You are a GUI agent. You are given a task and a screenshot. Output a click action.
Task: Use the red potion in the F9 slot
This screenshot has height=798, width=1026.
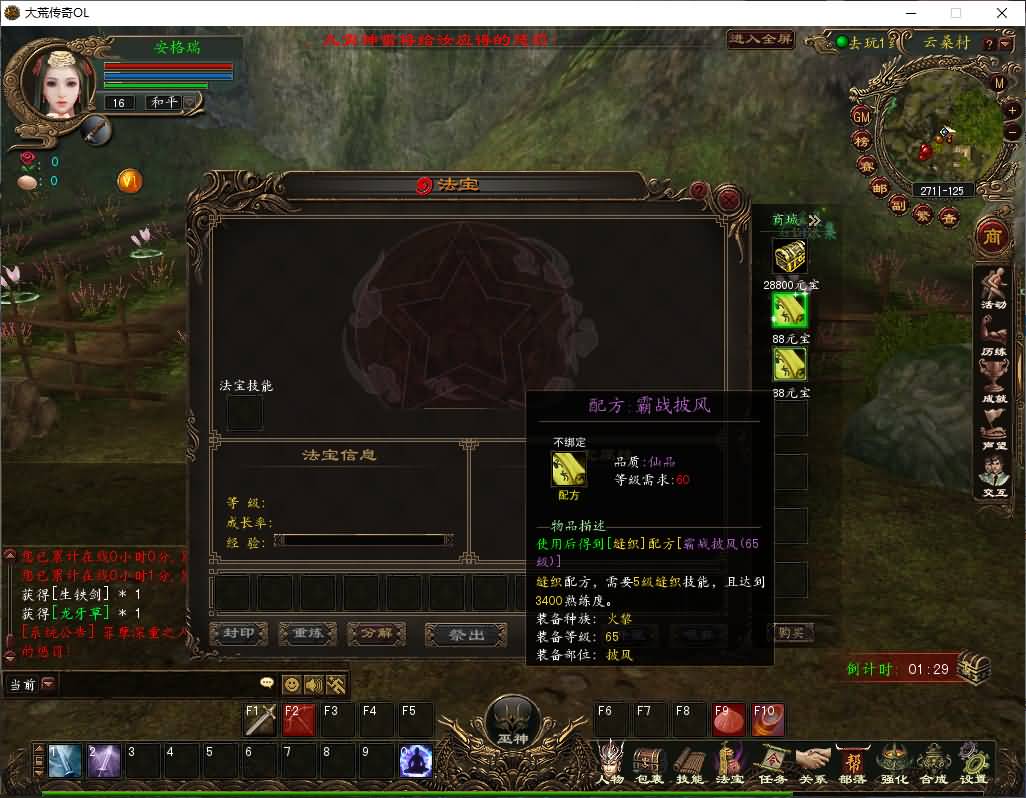click(727, 720)
